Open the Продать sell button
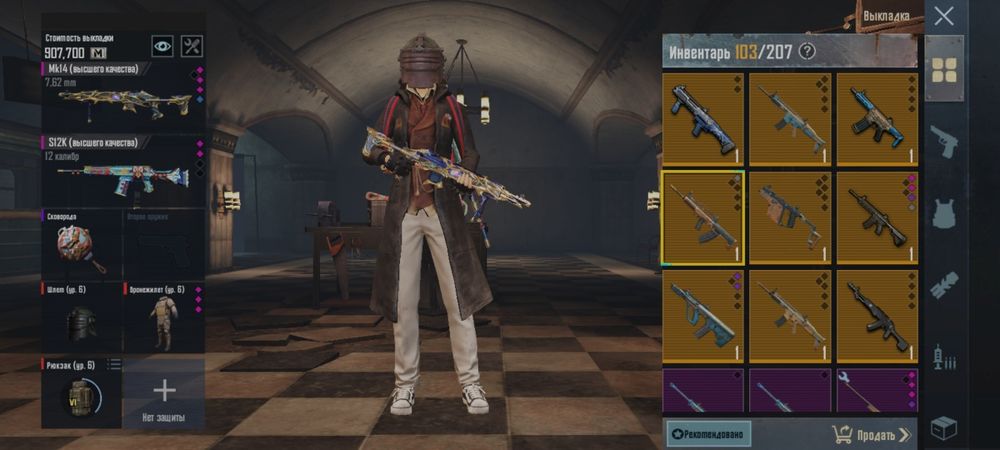The width and height of the screenshot is (1000, 450). [871, 434]
